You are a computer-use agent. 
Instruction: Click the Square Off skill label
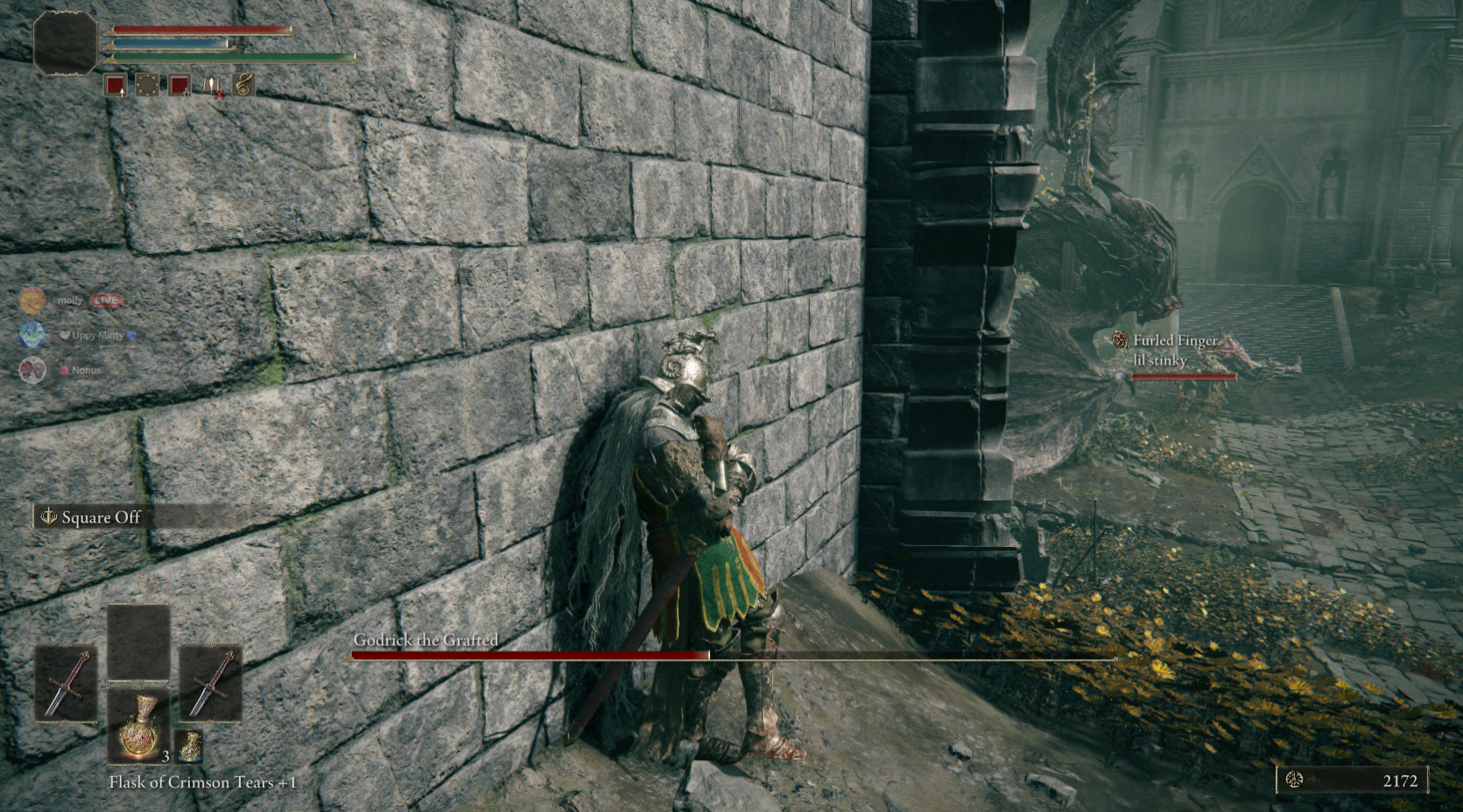point(100,517)
